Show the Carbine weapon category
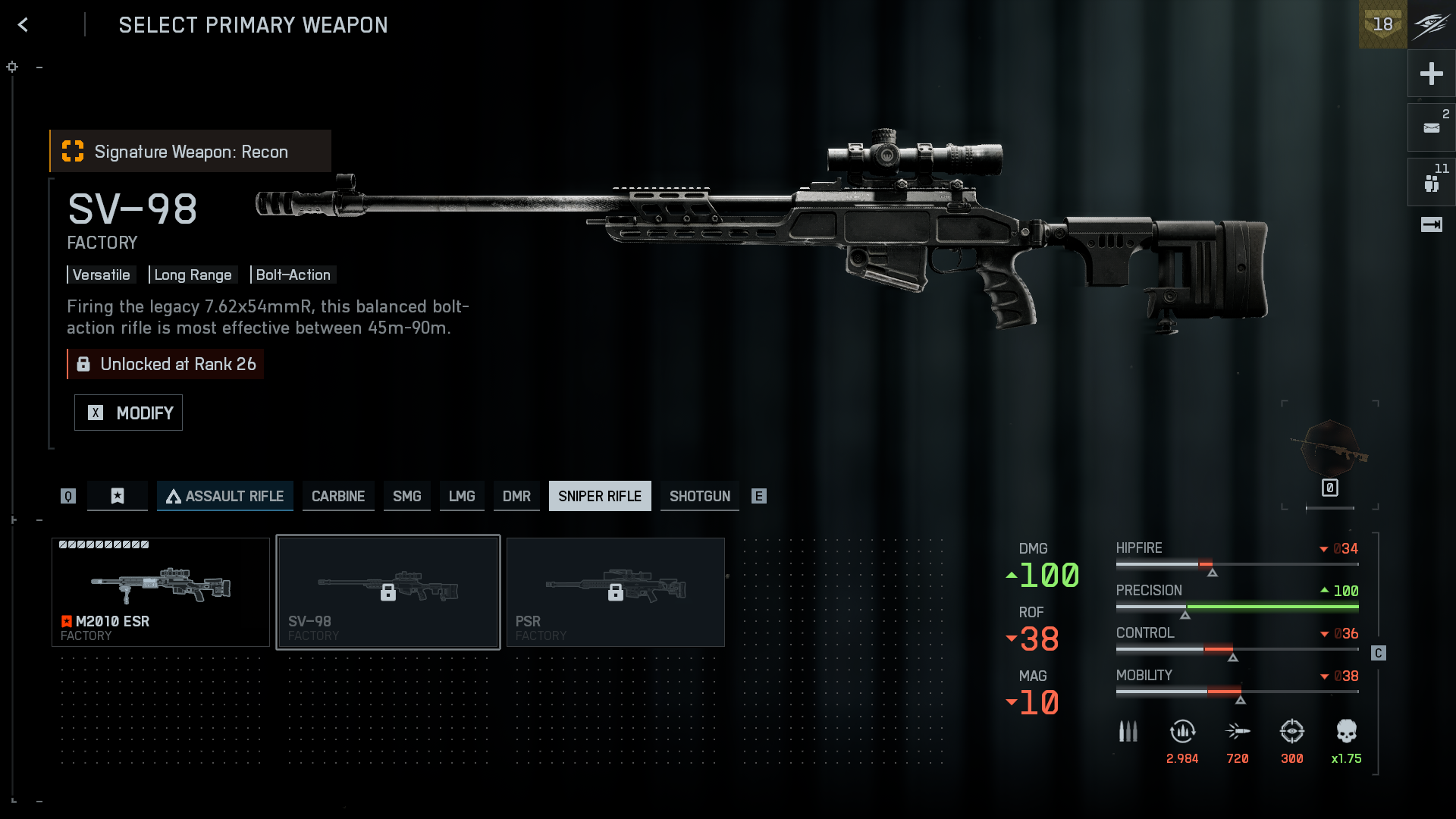This screenshot has height=819, width=1456. pyautogui.click(x=338, y=496)
